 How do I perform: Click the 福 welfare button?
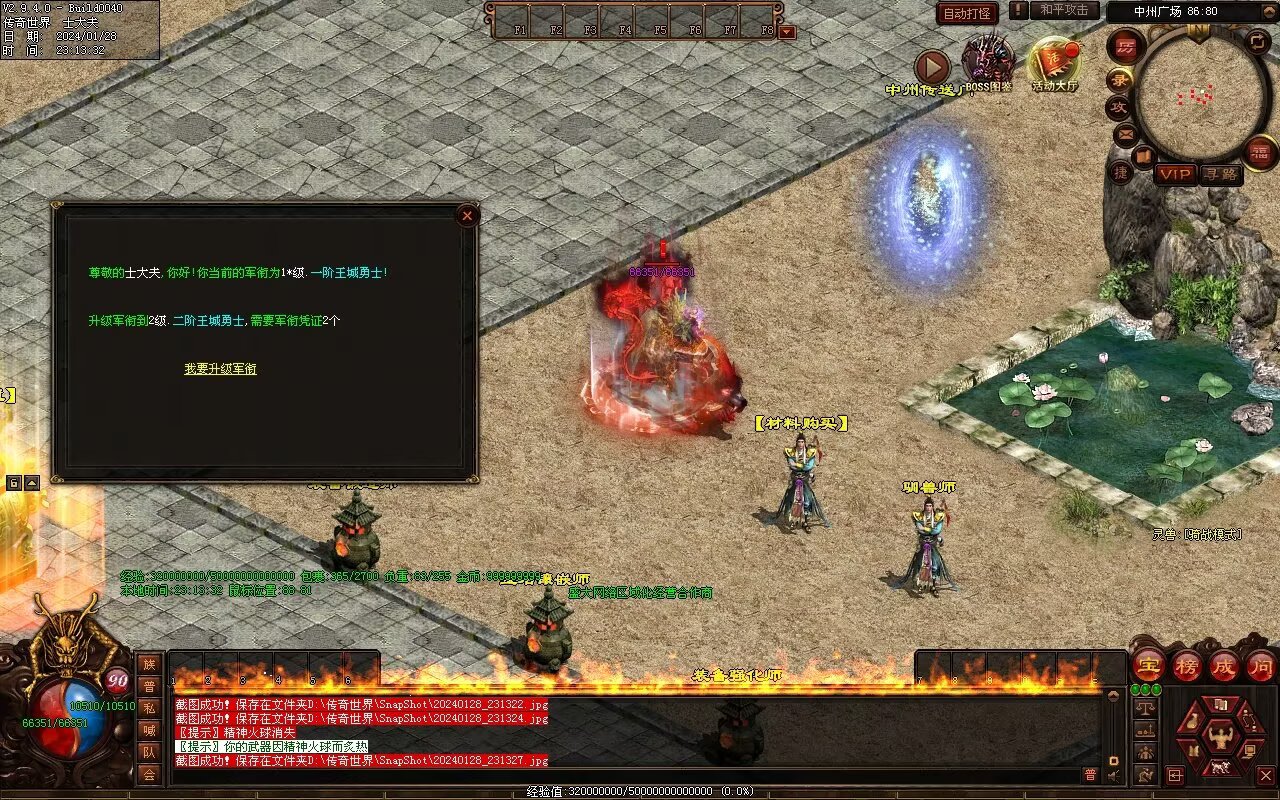click(1260, 152)
